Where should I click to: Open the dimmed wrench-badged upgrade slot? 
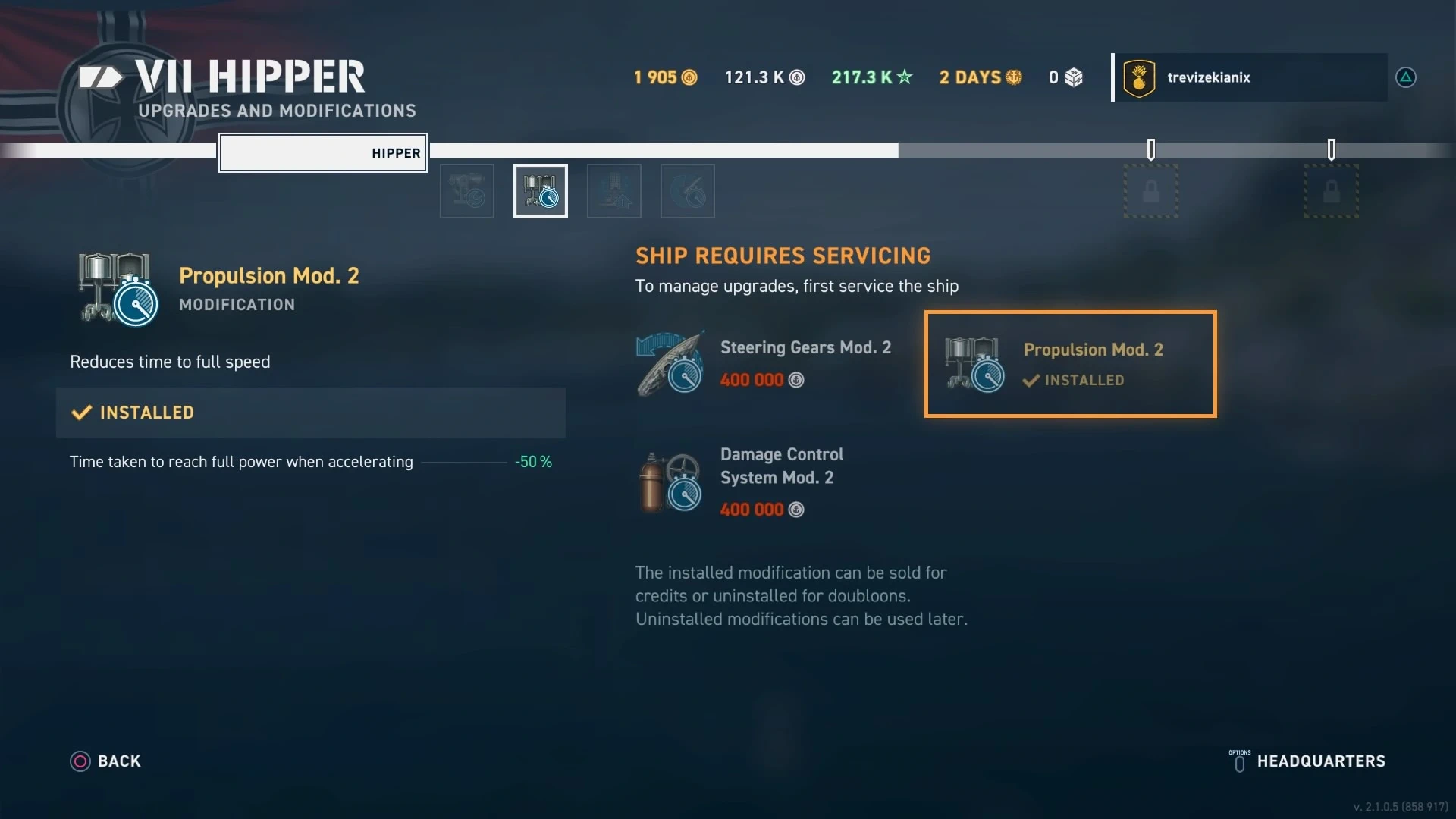click(x=467, y=191)
